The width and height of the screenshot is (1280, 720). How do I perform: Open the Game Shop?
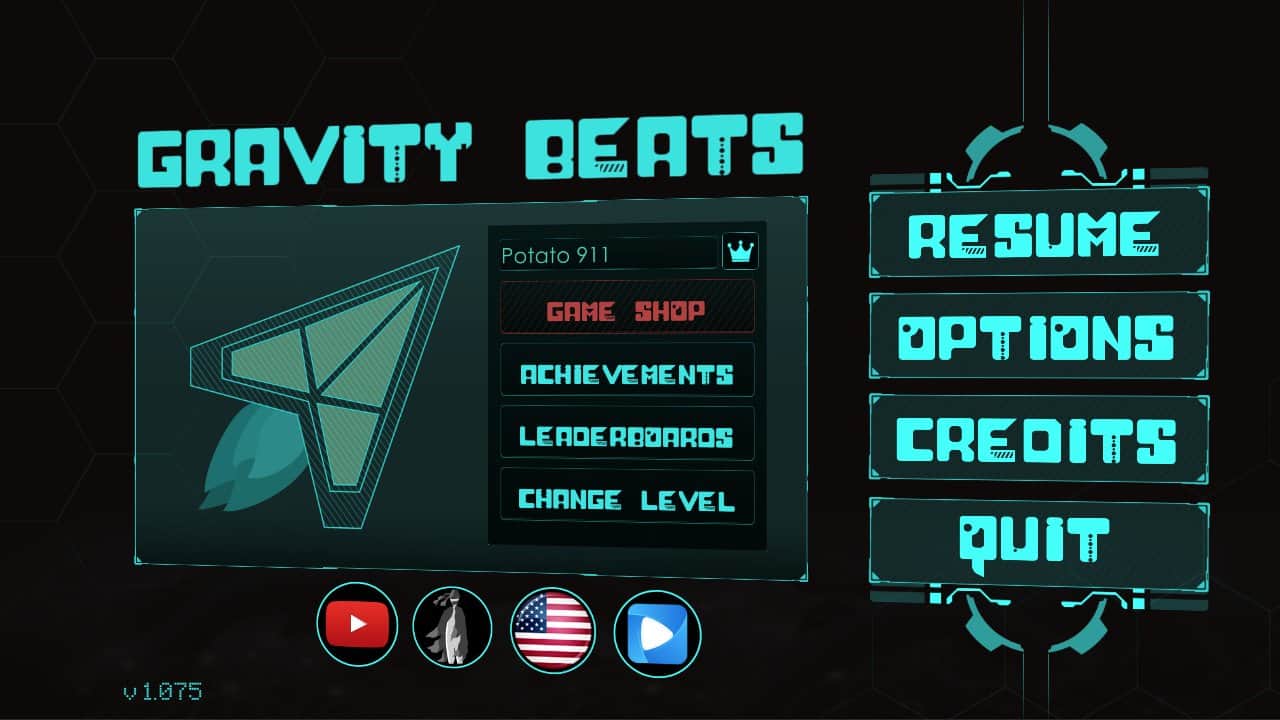(x=626, y=309)
